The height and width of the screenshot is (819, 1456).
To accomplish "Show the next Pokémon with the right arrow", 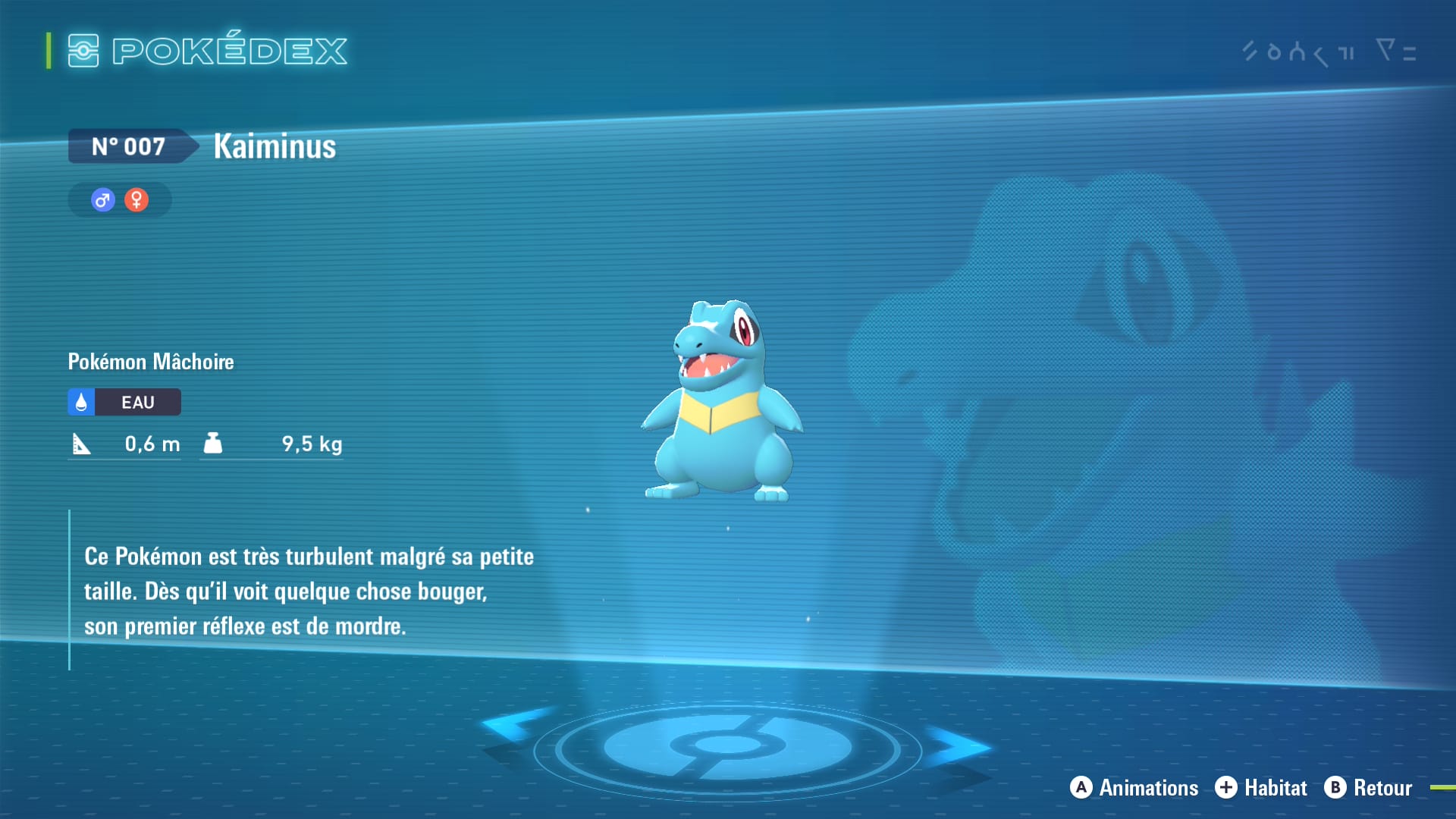I will pos(958,746).
